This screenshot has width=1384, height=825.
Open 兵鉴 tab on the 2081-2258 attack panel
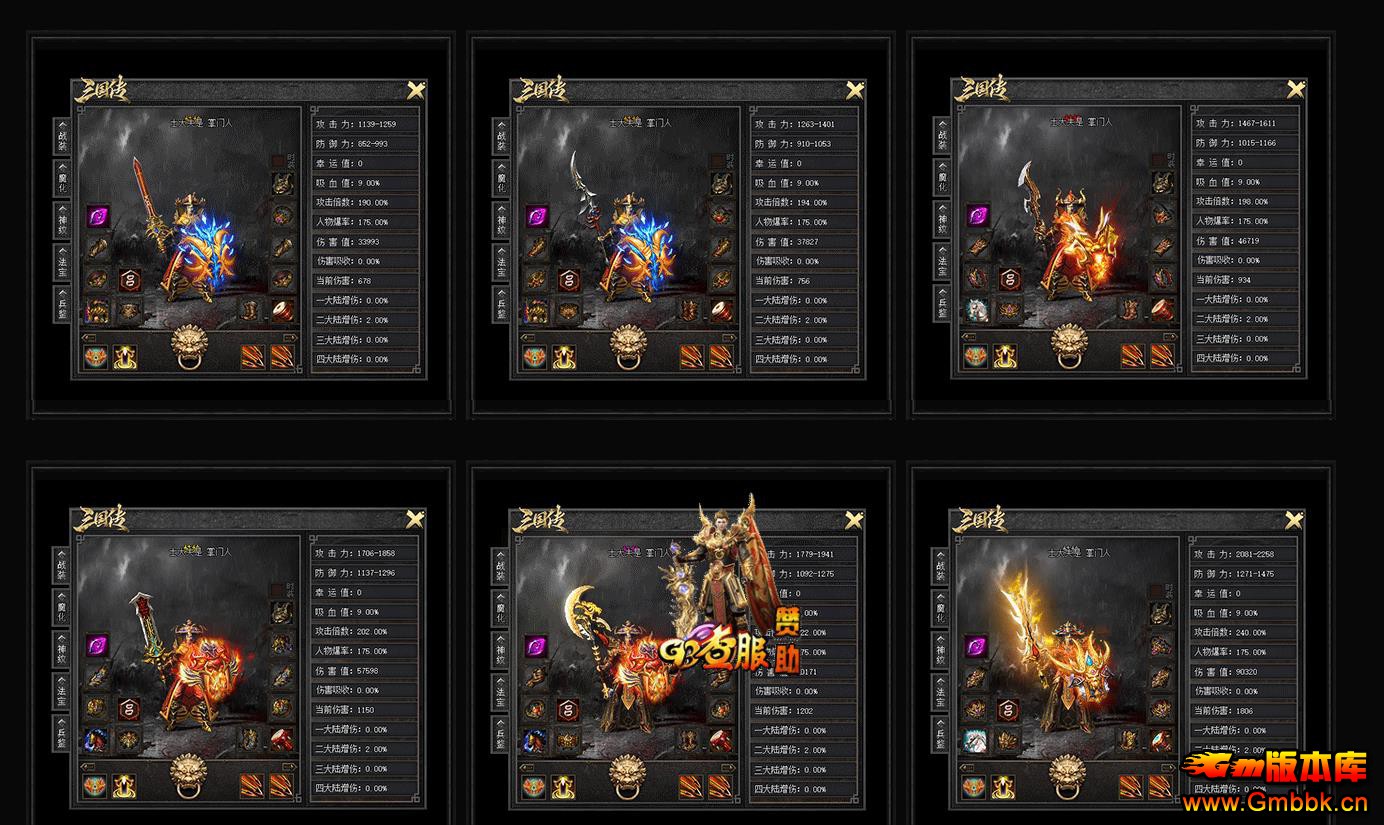tap(939, 732)
